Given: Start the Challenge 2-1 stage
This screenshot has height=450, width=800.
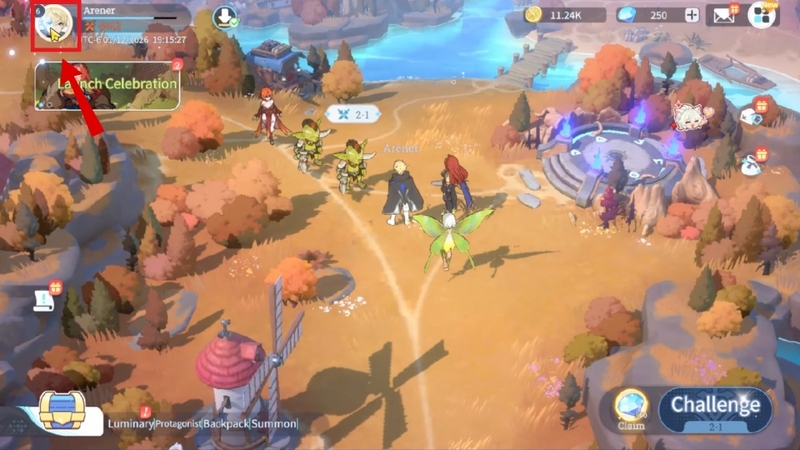Looking at the screenshot, I should pos(715,410).
